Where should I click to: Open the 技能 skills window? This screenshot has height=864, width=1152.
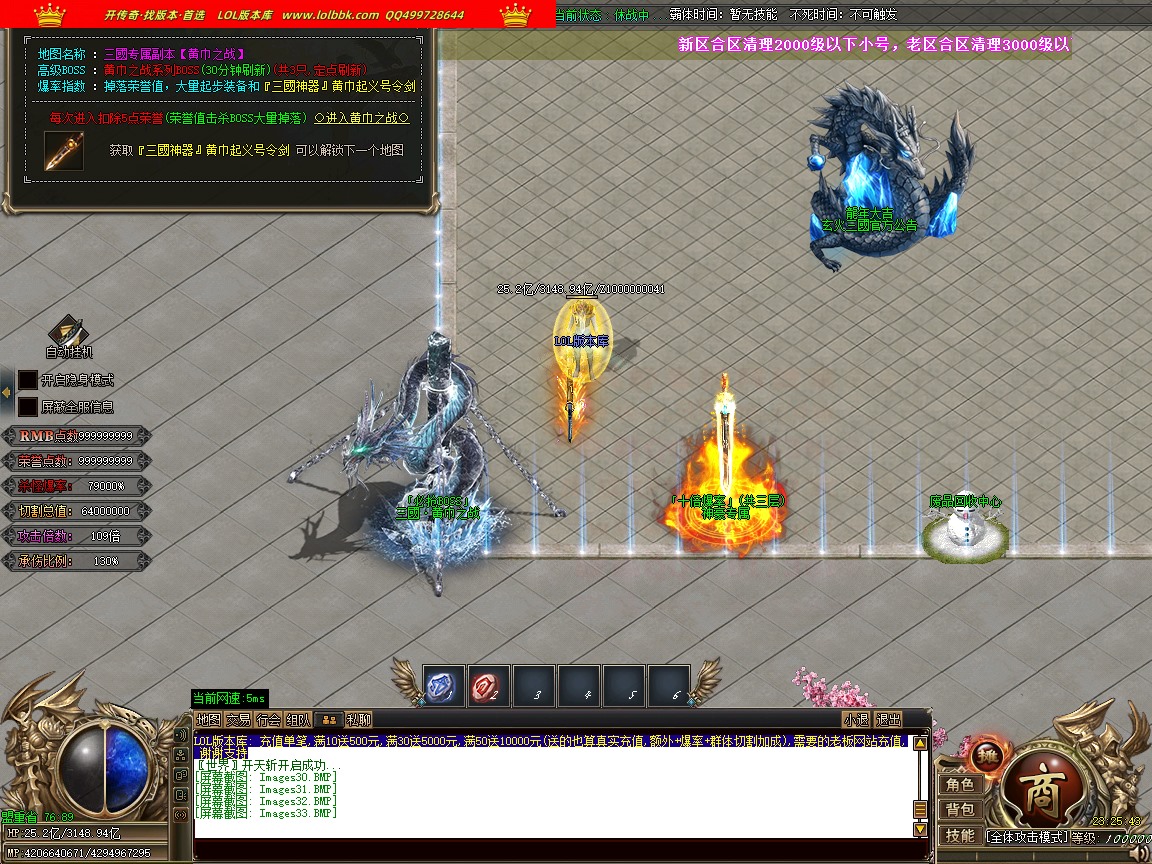click(960, 835)
